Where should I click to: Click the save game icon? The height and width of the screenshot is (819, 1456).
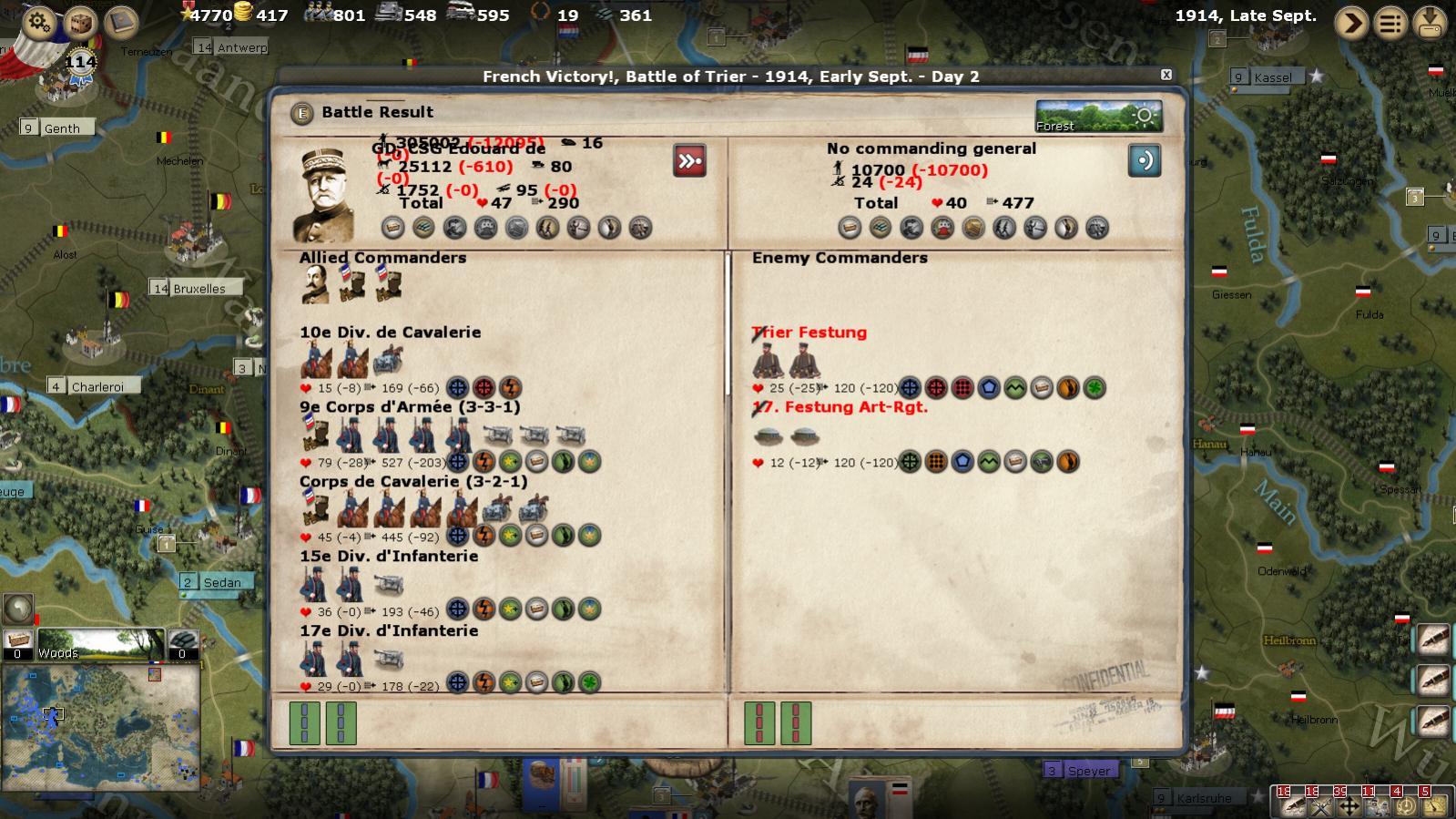[x=1430, y=22]
